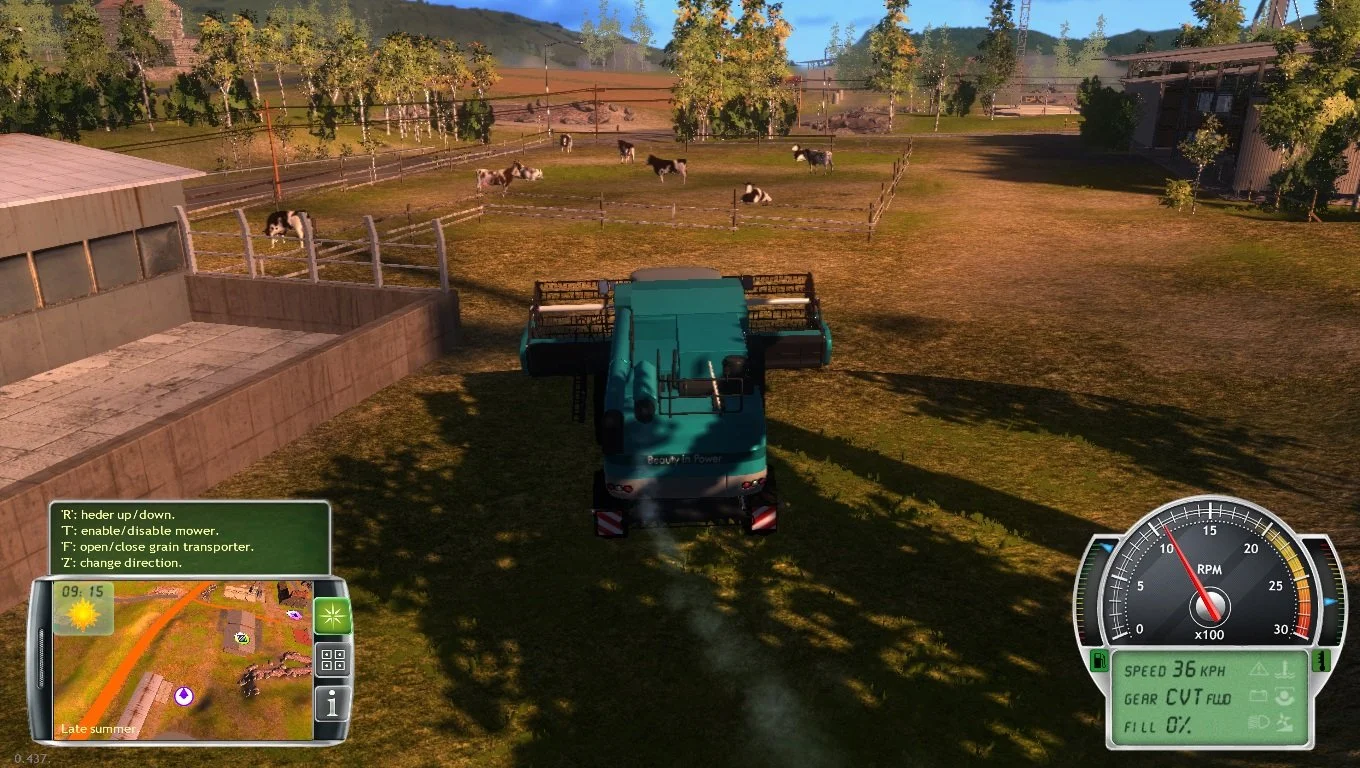Viewport: 1360px width, 768px height.
Task: Click the green field marker on the minimap
Action: 242,639
